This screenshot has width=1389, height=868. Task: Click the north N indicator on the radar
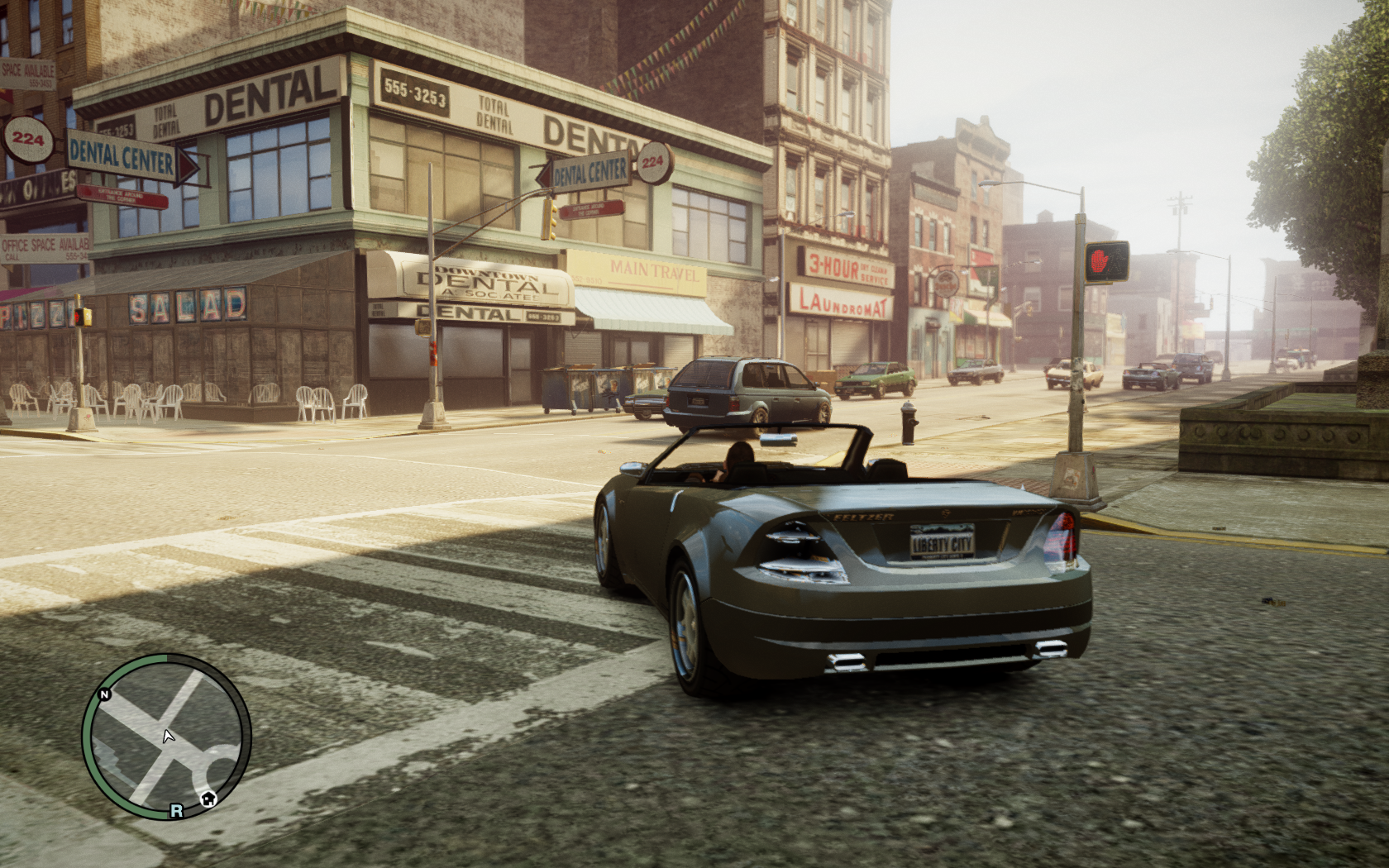pyautogui.click(x=105, y=694)
